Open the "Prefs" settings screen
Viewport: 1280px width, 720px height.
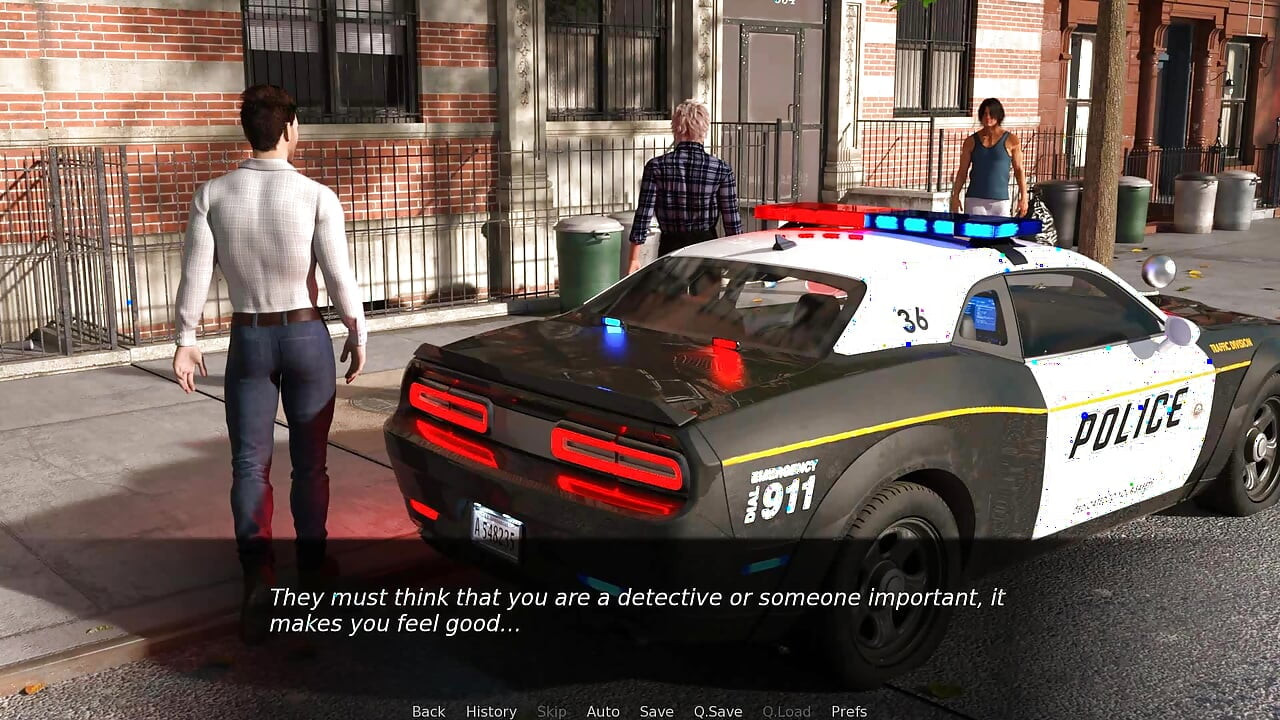pyautogui.click(x=851, y=711)
